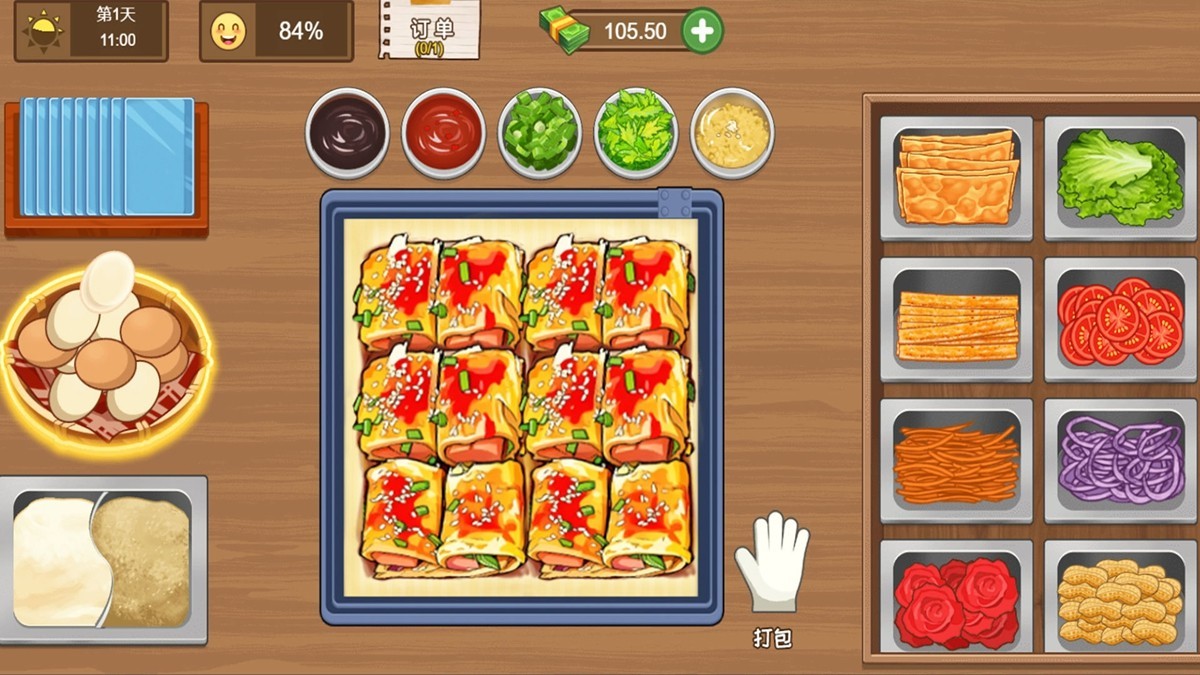1200x675 pixels.
Task: Pick the crispy cracker sheets tray
Action: [x=956, y=178]
